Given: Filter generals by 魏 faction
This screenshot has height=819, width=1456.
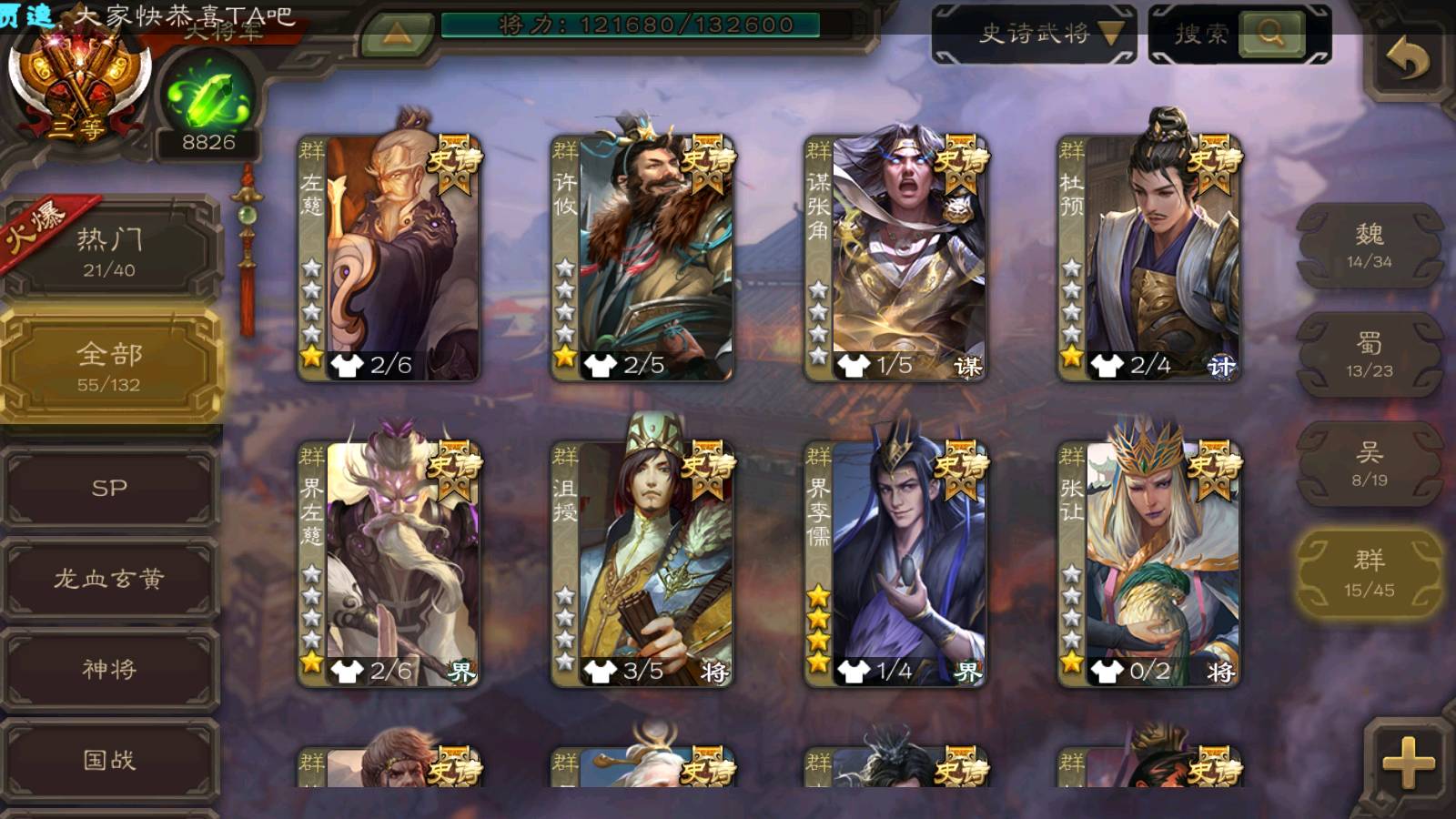Looking at the screenshot, I should click(x=1369, y=246).
